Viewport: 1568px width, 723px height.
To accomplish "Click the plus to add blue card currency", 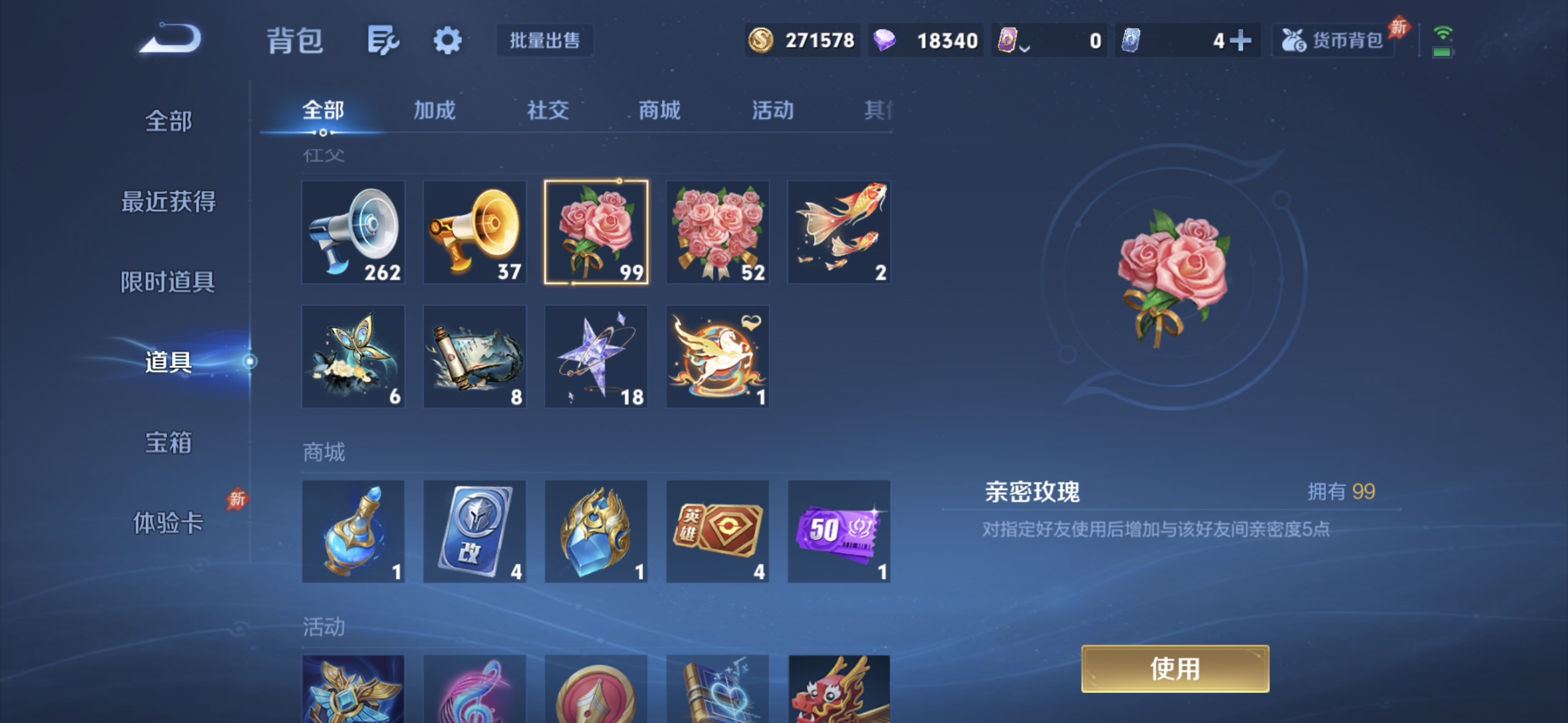I will coord(1240,40).
